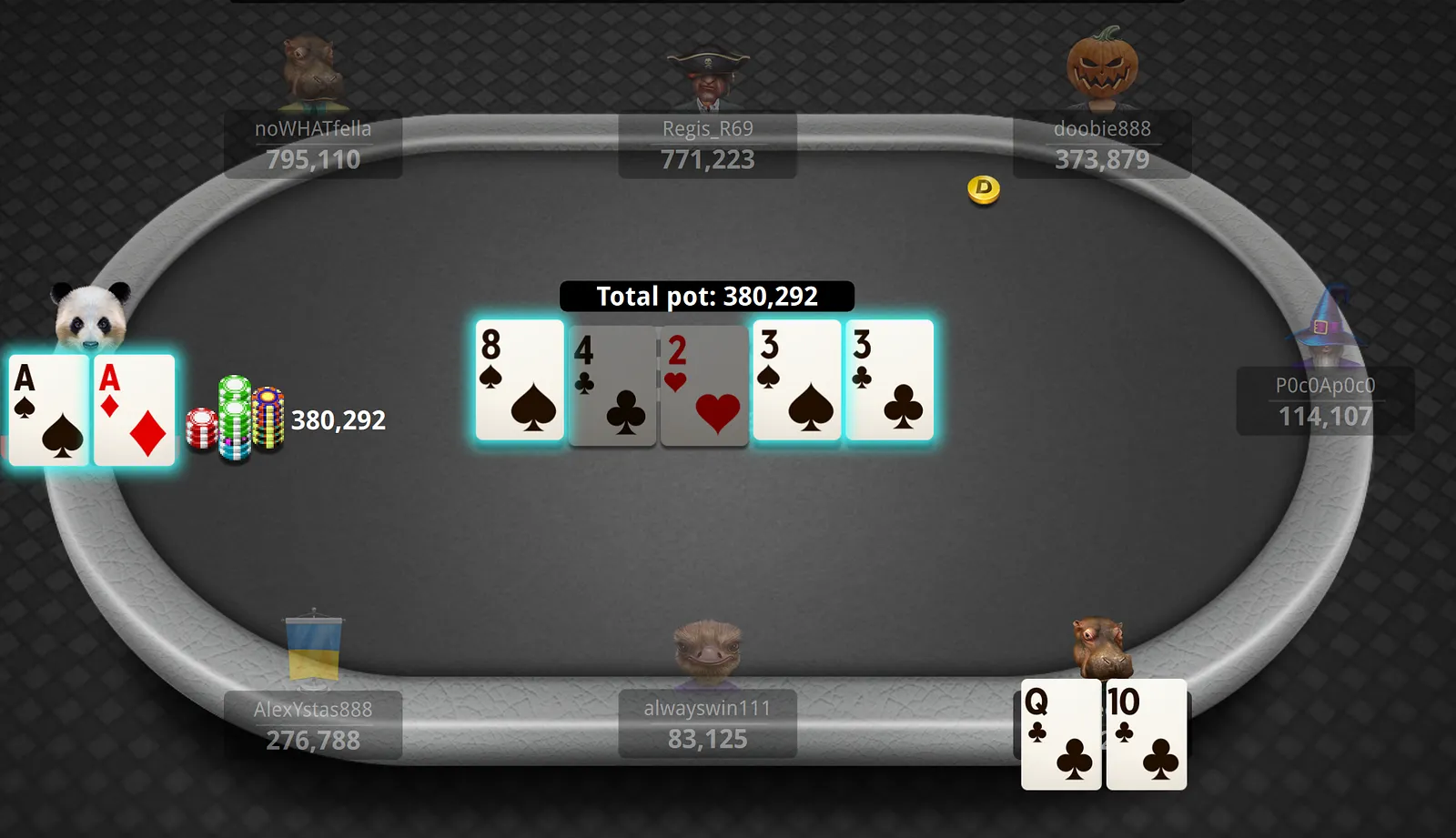
Task: Open noWHATfella's player panel
Action: click(313, 145)
